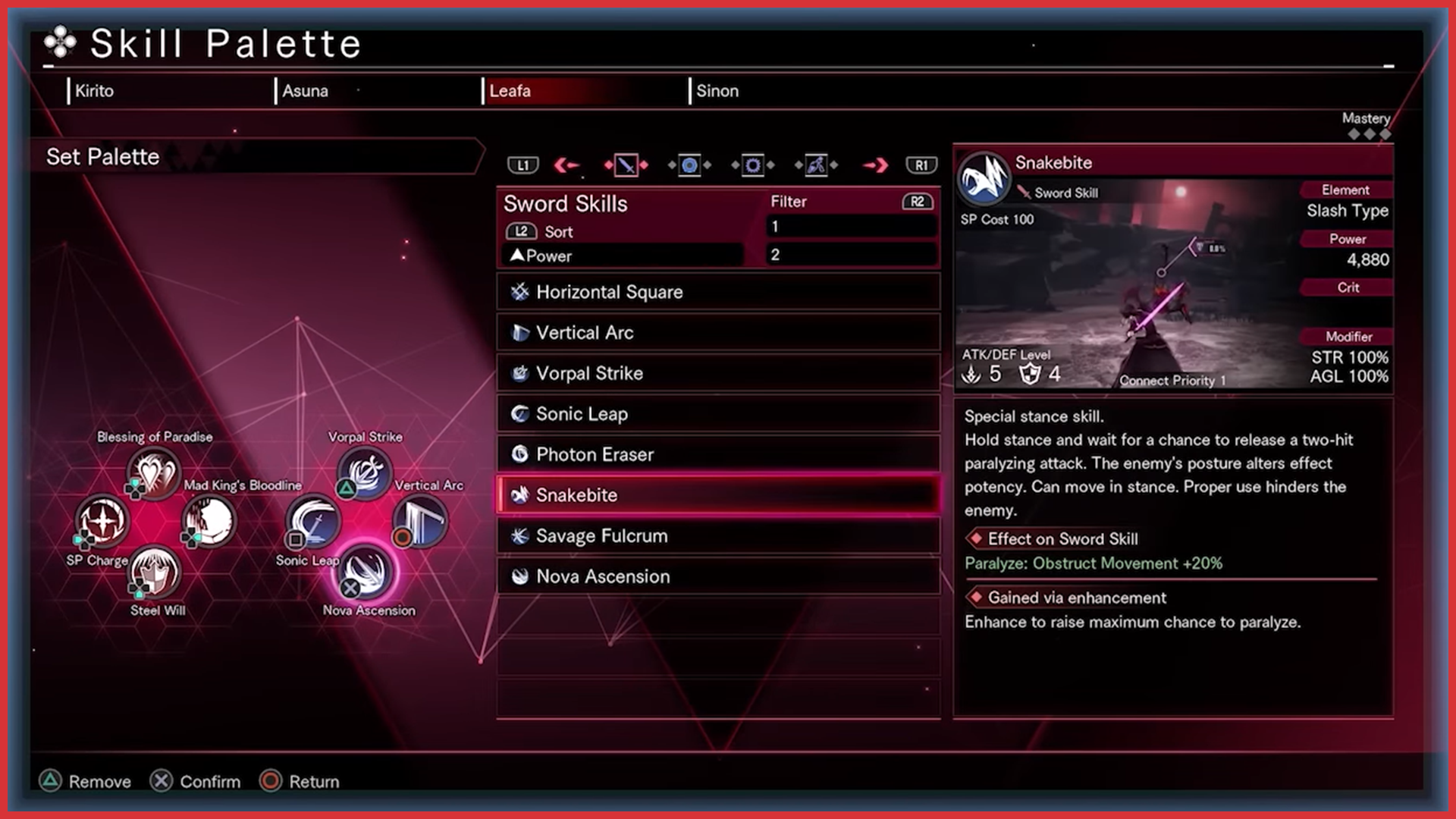1456x819 pixels.
Task: Click the SP Charge palette icon
Action: (102, 521)
